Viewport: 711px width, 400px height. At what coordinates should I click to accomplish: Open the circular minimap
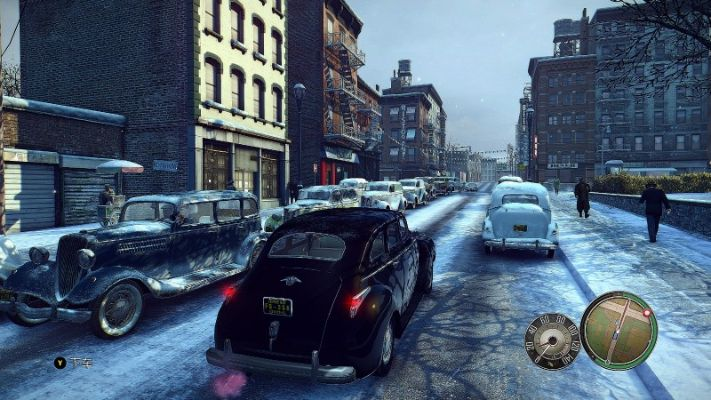(619, 331)
